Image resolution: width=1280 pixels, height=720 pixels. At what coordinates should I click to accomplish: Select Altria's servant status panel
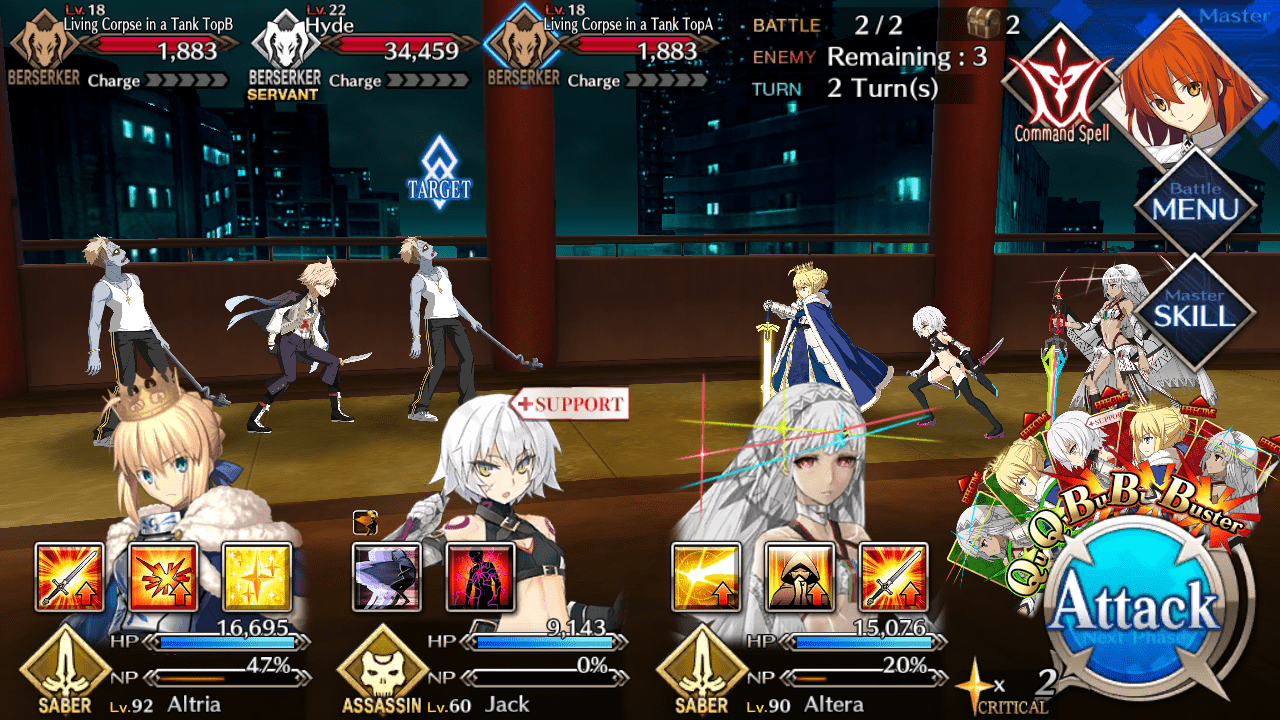[160, 670]
